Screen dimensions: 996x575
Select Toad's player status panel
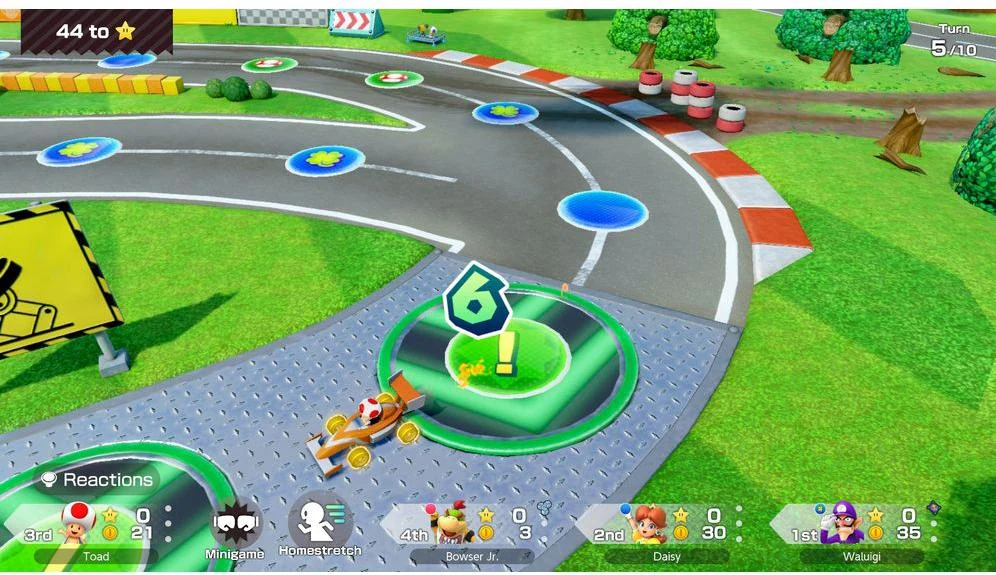point(95,530)
